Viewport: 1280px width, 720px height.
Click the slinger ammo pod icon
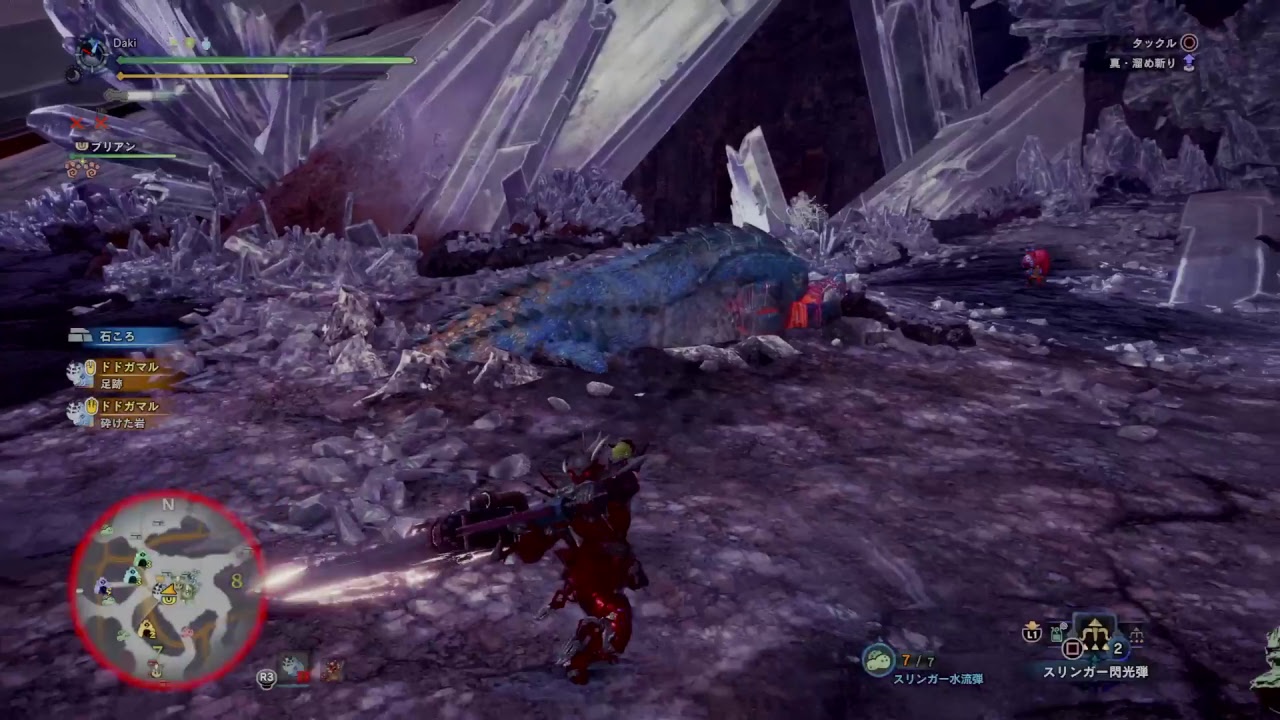878,659
